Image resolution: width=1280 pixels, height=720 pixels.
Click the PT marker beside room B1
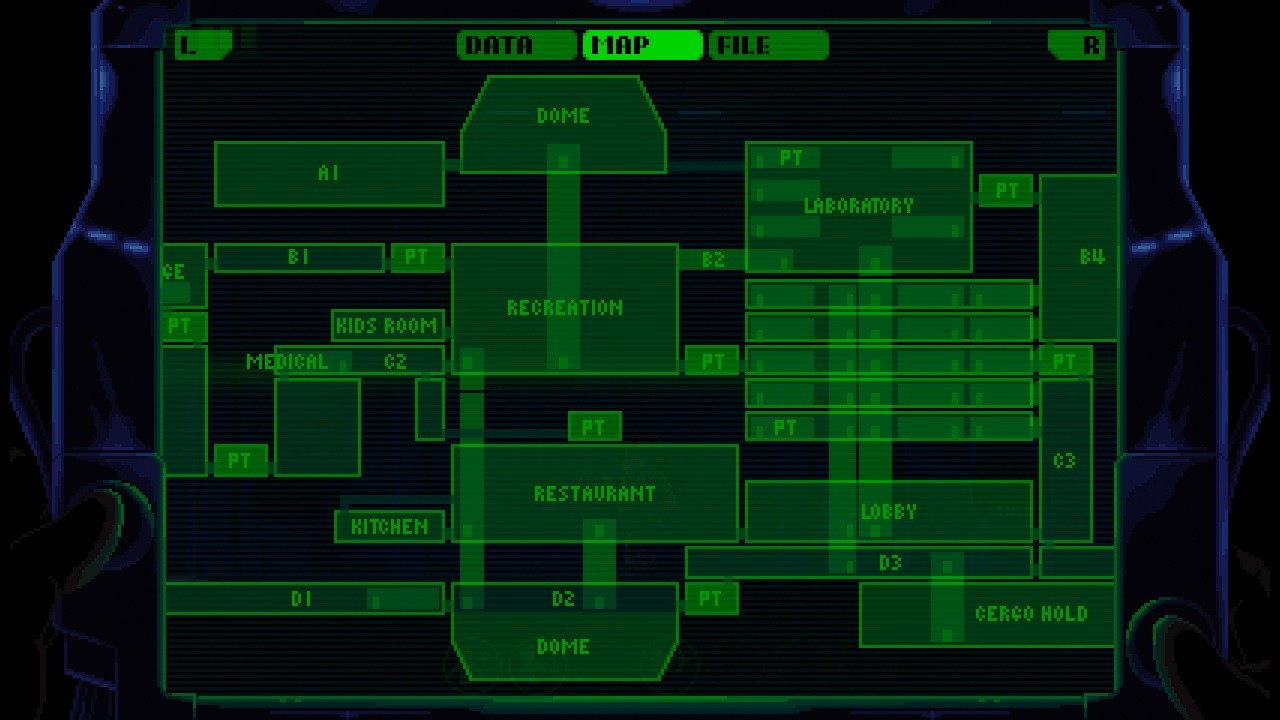(416, 258)
